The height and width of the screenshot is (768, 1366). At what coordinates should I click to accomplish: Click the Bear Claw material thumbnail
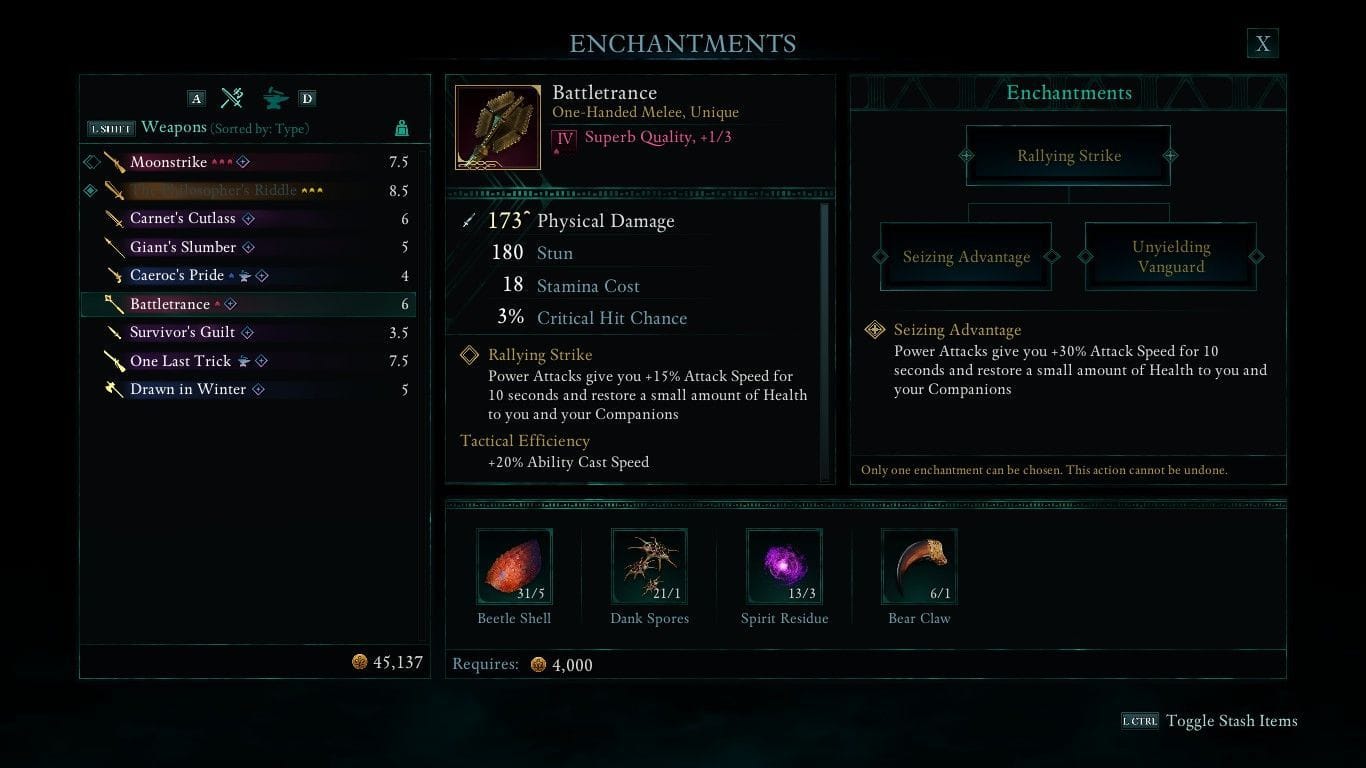pyautogui.click(x=918, y=566)
